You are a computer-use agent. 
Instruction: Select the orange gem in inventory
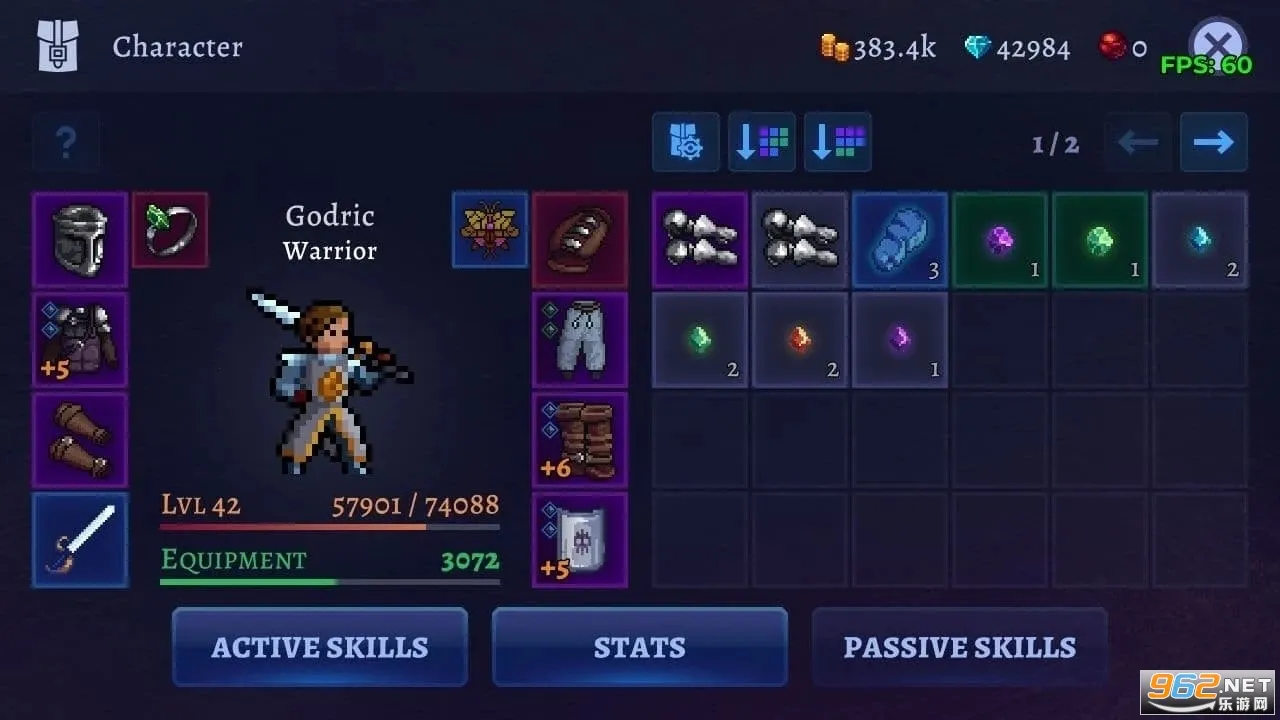(x=800, y=340)
